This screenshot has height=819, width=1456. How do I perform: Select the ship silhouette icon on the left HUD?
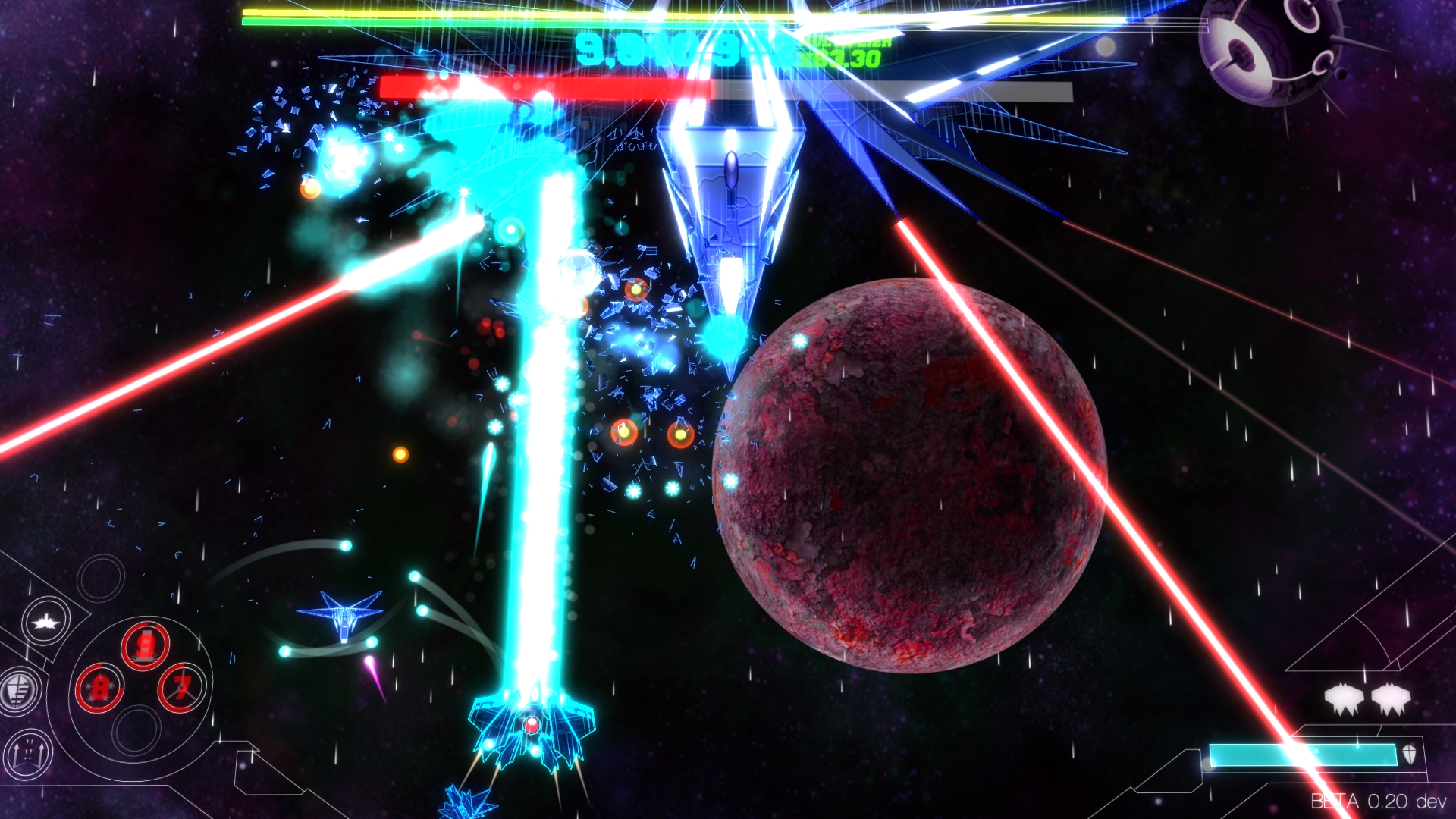click(x=45, y=621)
